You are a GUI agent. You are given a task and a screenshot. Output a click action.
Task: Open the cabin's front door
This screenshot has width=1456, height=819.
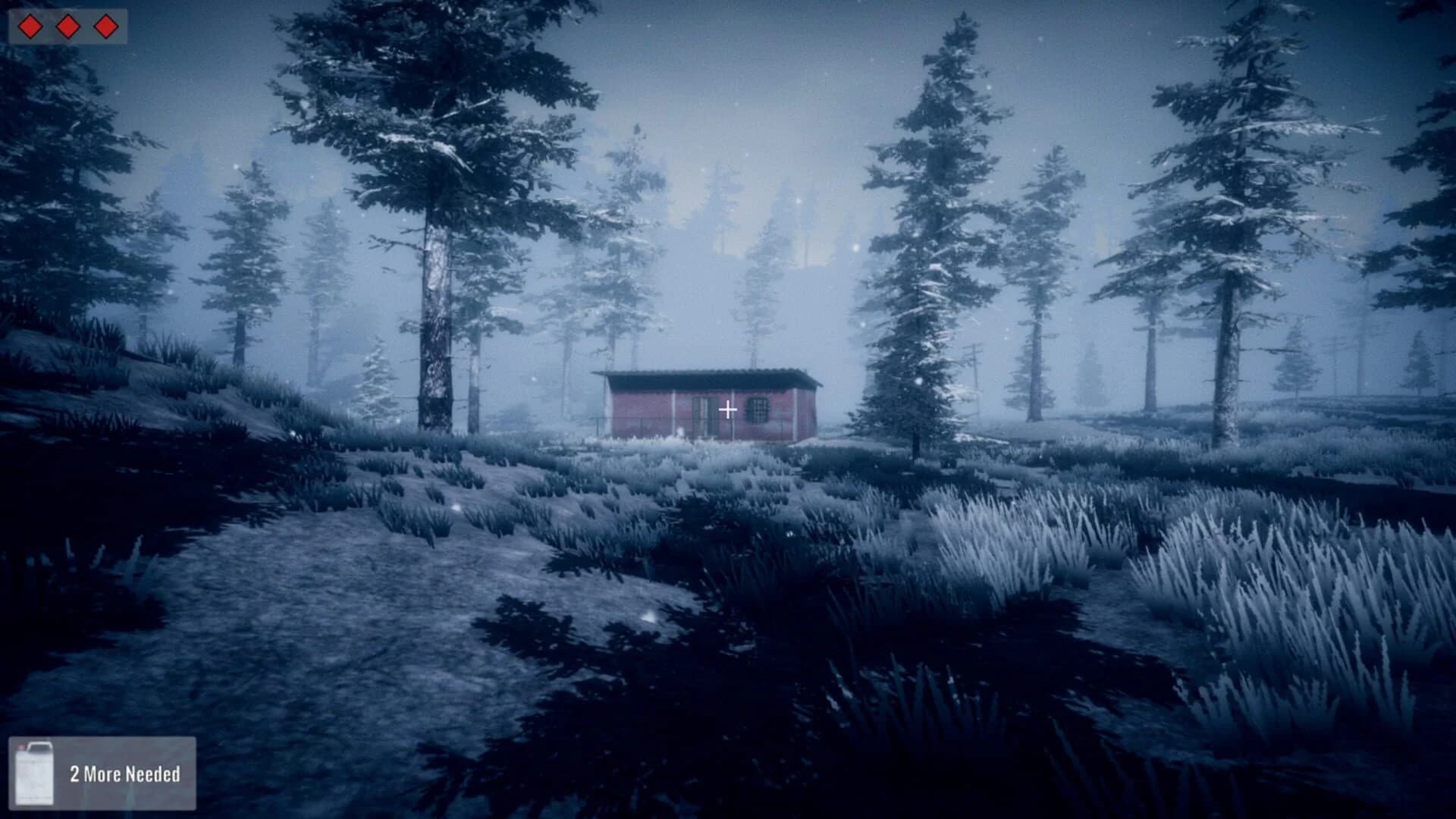pyautogui.click(x=705, y=413)
